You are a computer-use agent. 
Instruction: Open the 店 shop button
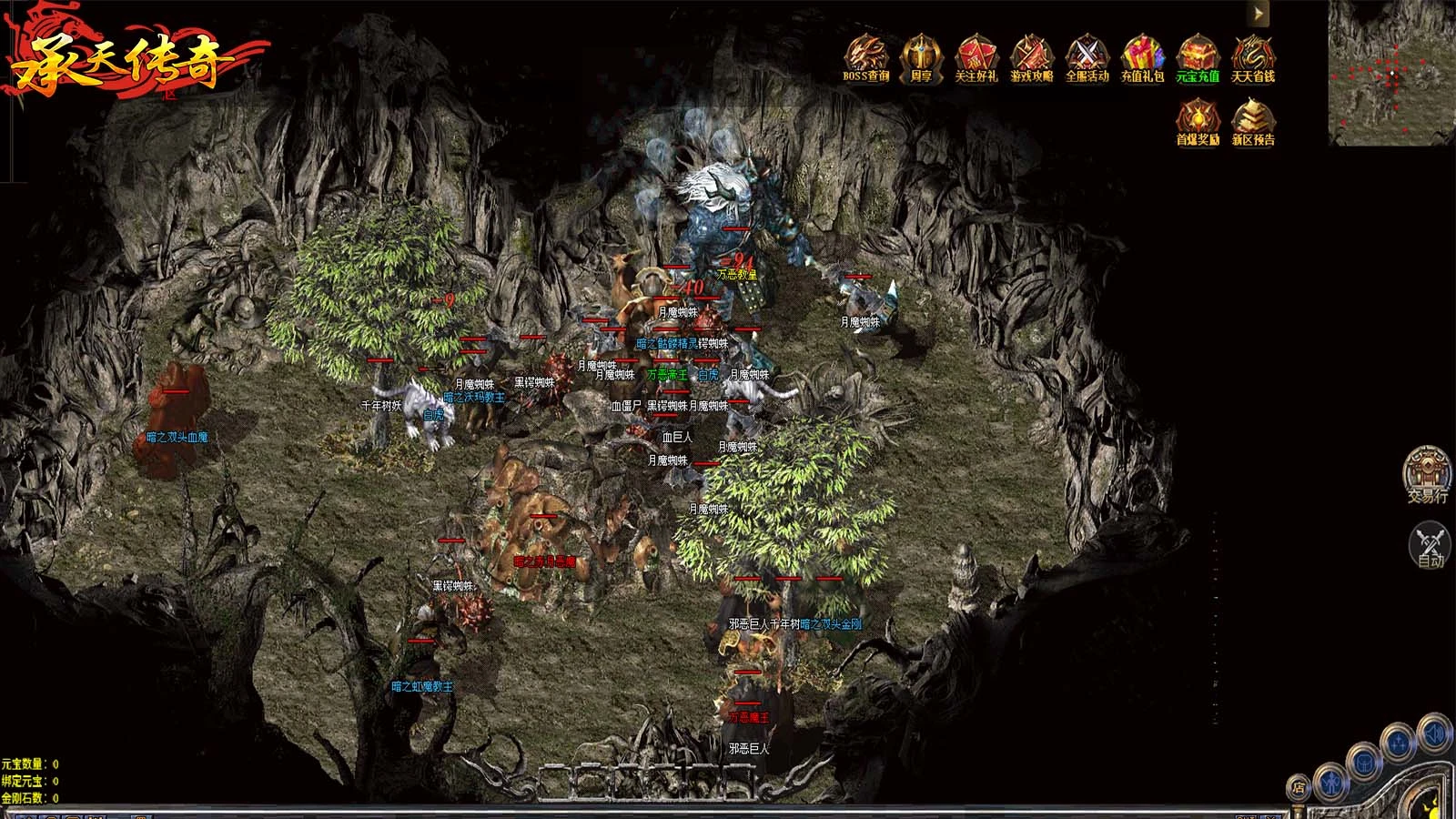tap(1299, 788)
